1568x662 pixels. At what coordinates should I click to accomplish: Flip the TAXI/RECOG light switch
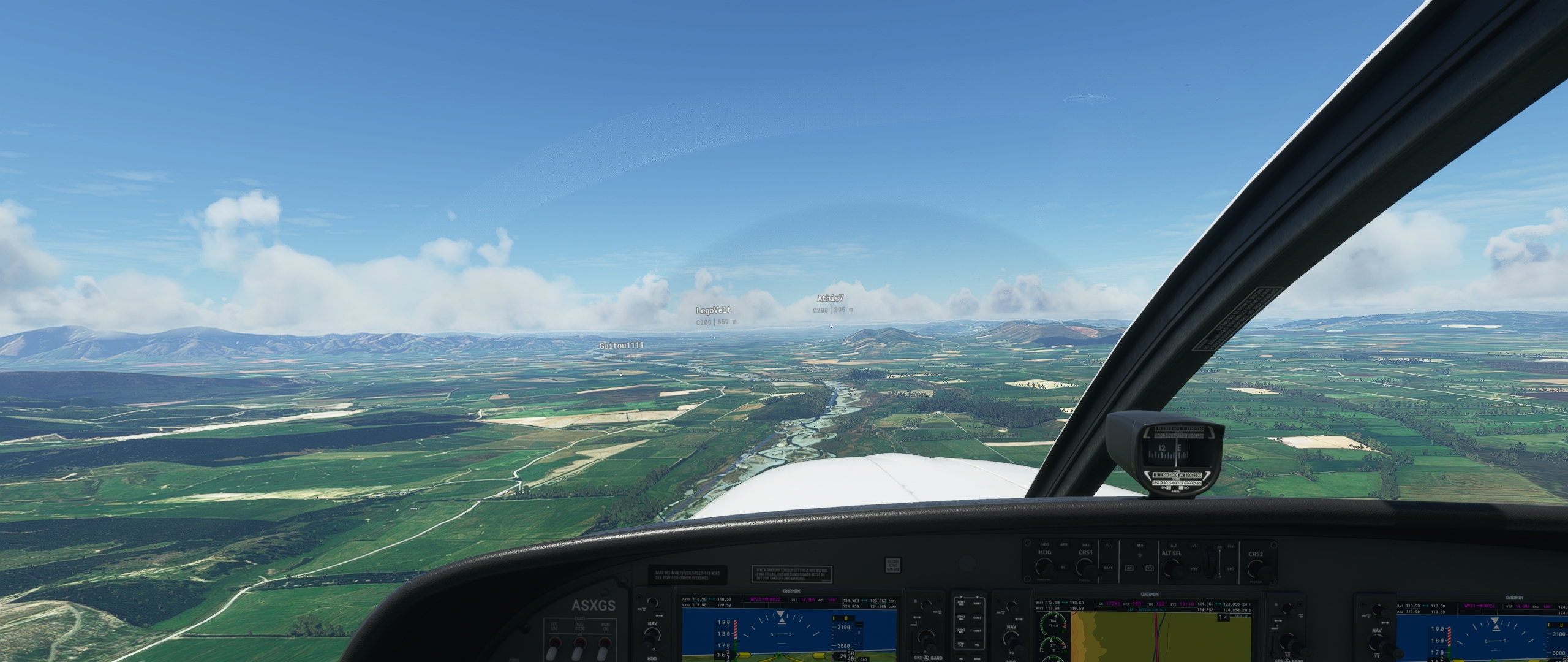tap(578, 652)
